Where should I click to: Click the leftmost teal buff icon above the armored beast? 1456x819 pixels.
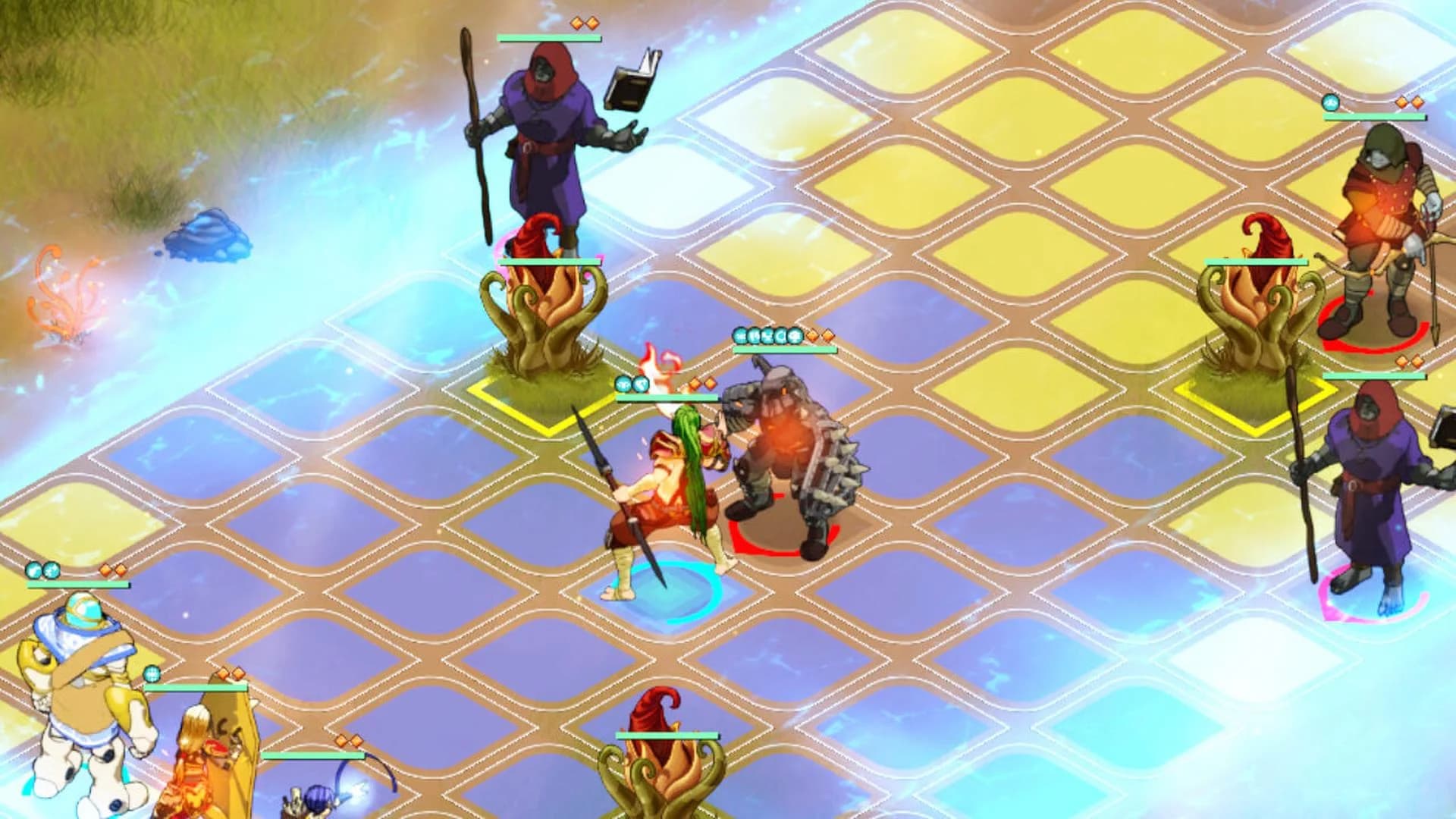coord(739,335)
